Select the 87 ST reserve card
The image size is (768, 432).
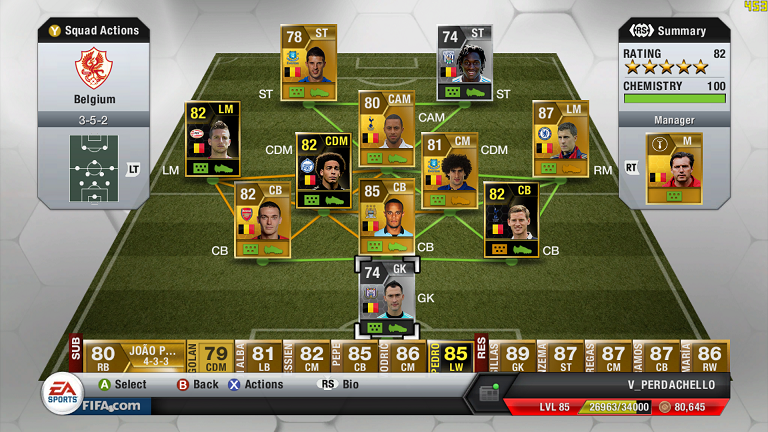tap(566, 358)
